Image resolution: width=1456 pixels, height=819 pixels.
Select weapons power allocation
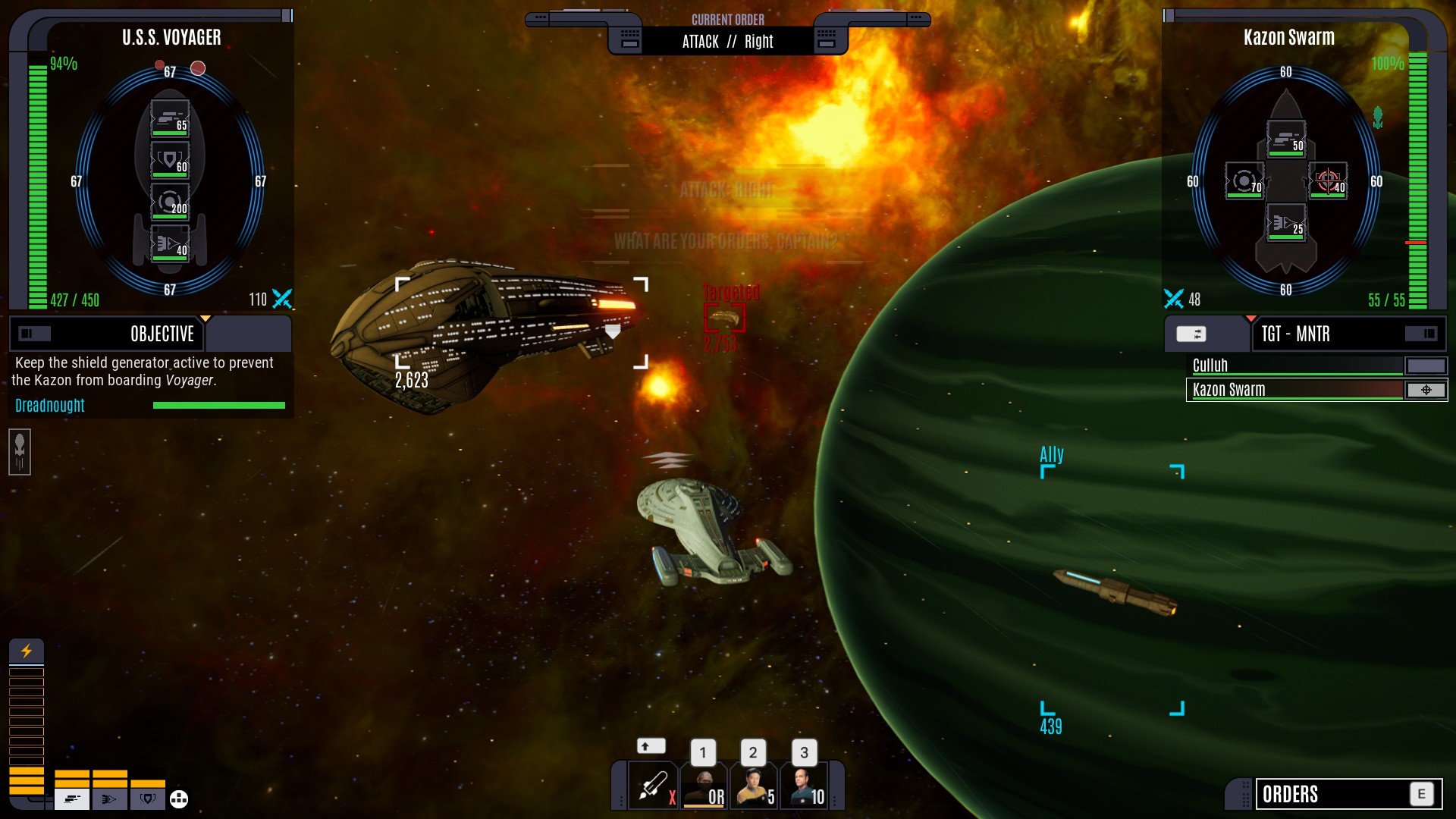tap(72, 799)
